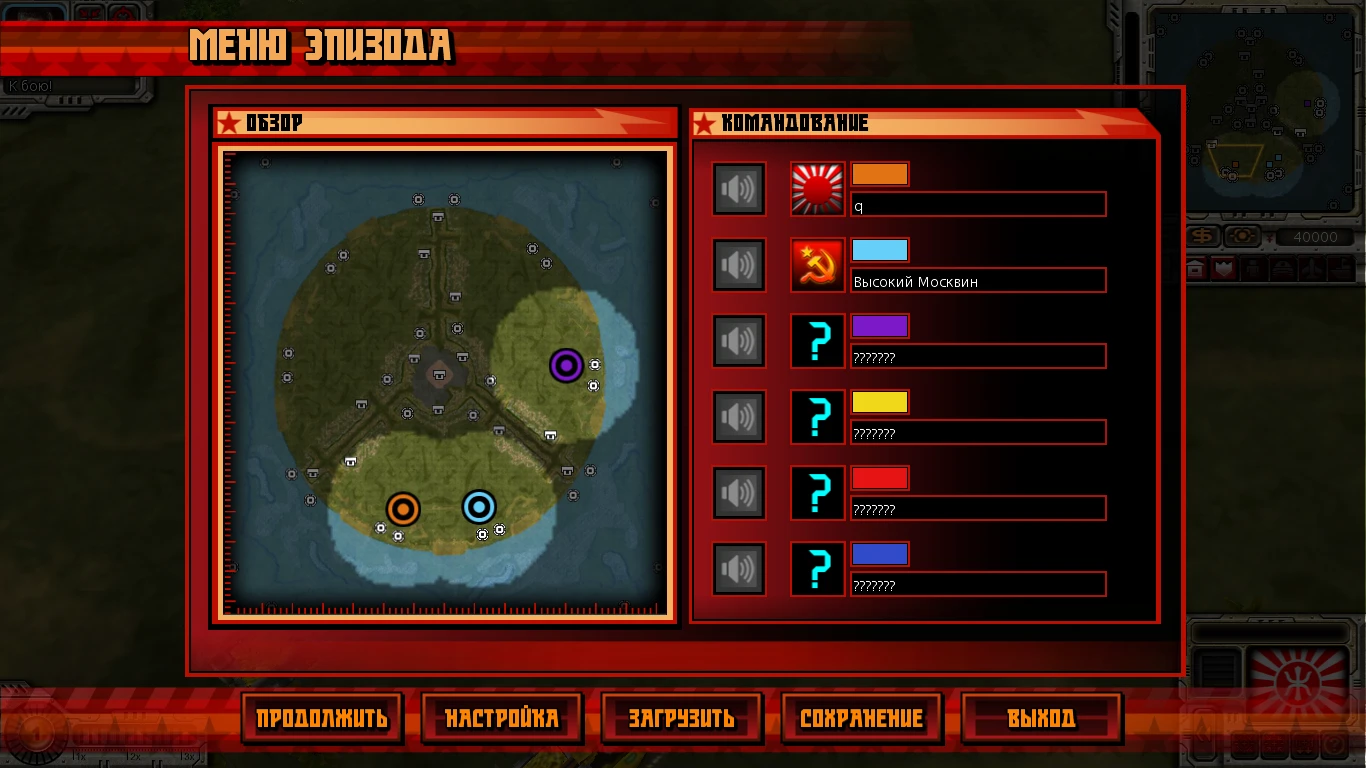1366x768 pixels.
Task: Click the orange spawn marker on the map
Action: pyautogui.click(x=403, y=508)
